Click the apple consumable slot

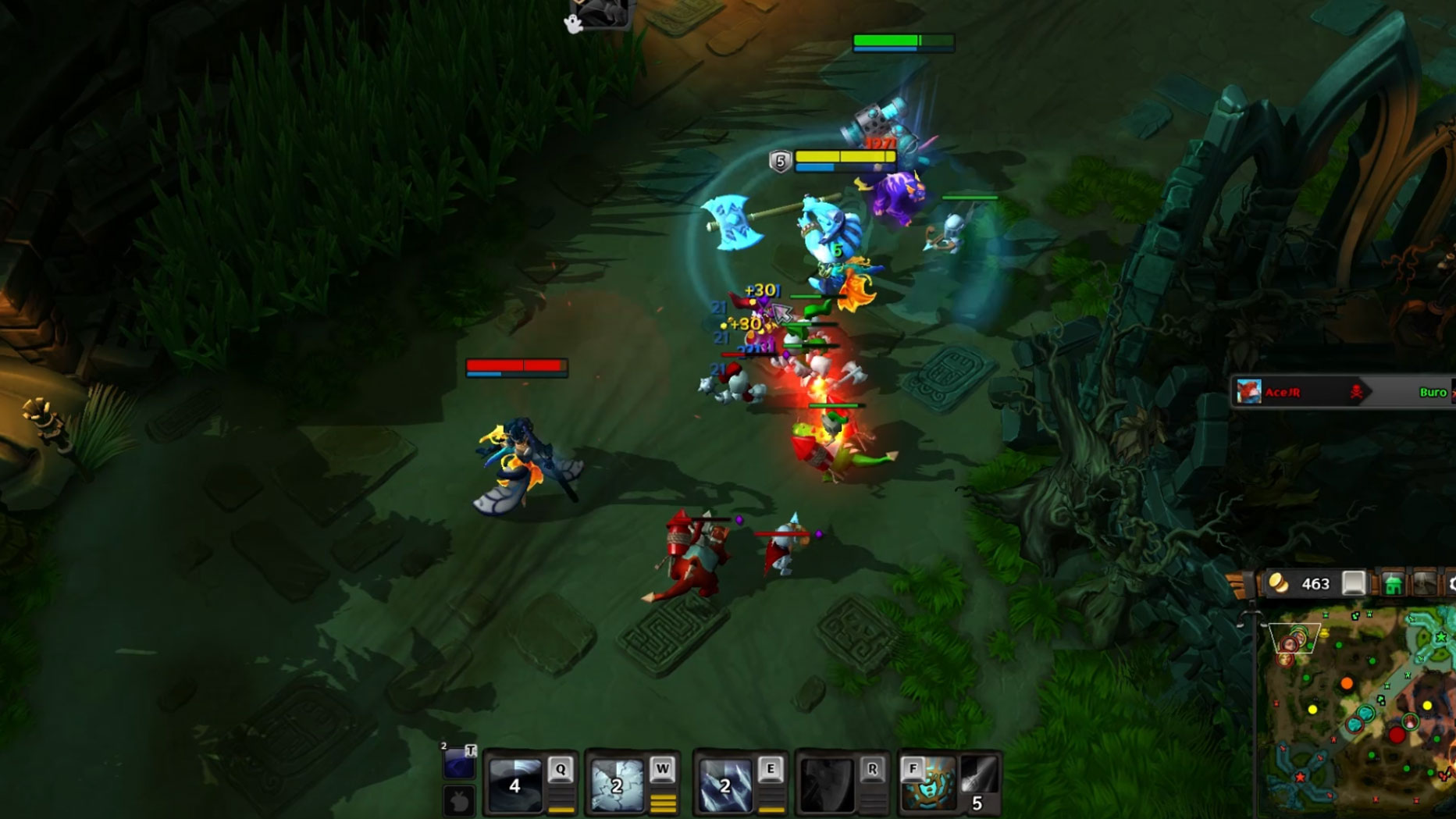(459, 801)
